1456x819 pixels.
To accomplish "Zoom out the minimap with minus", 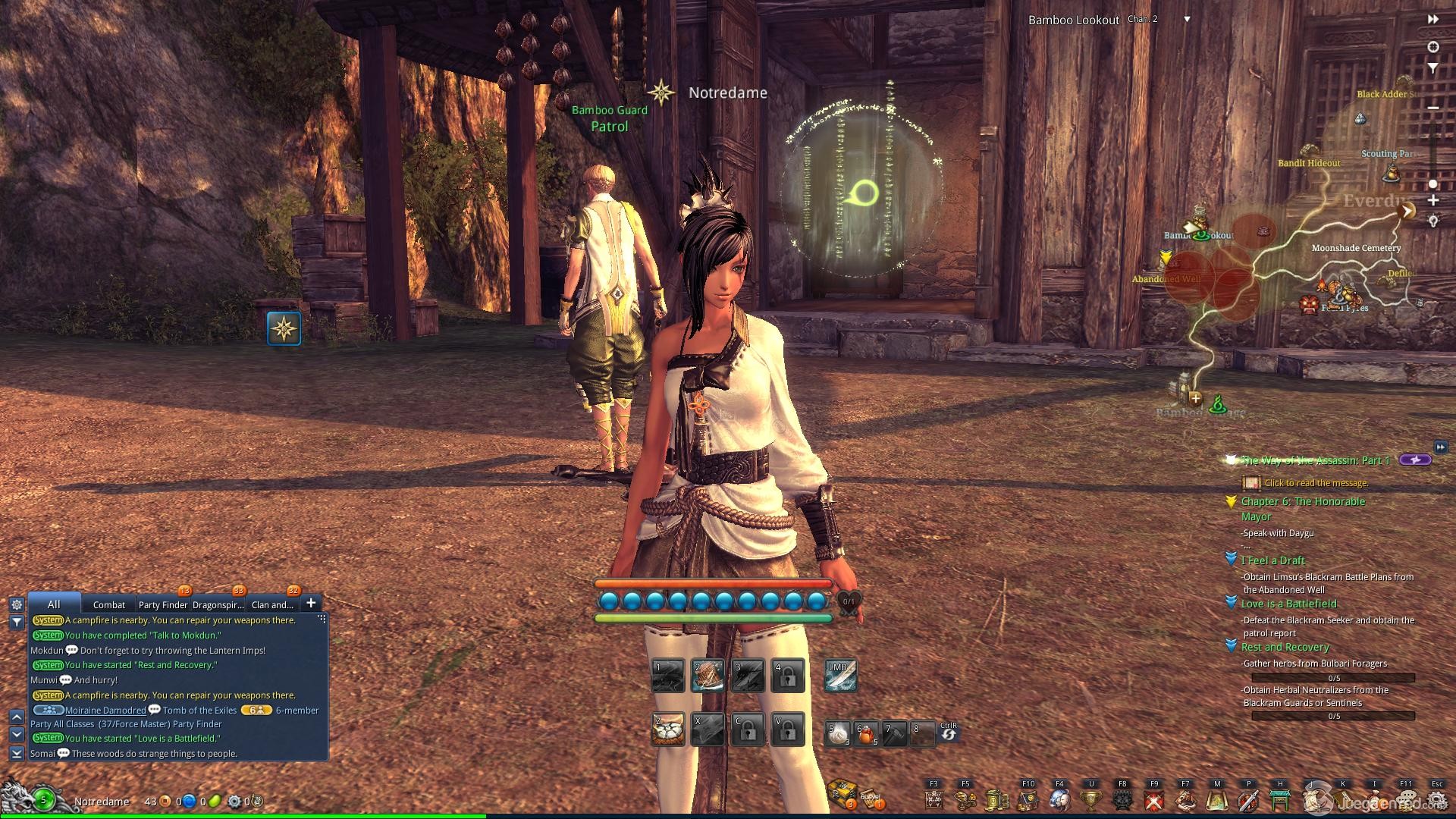I will pos(1433,108).
